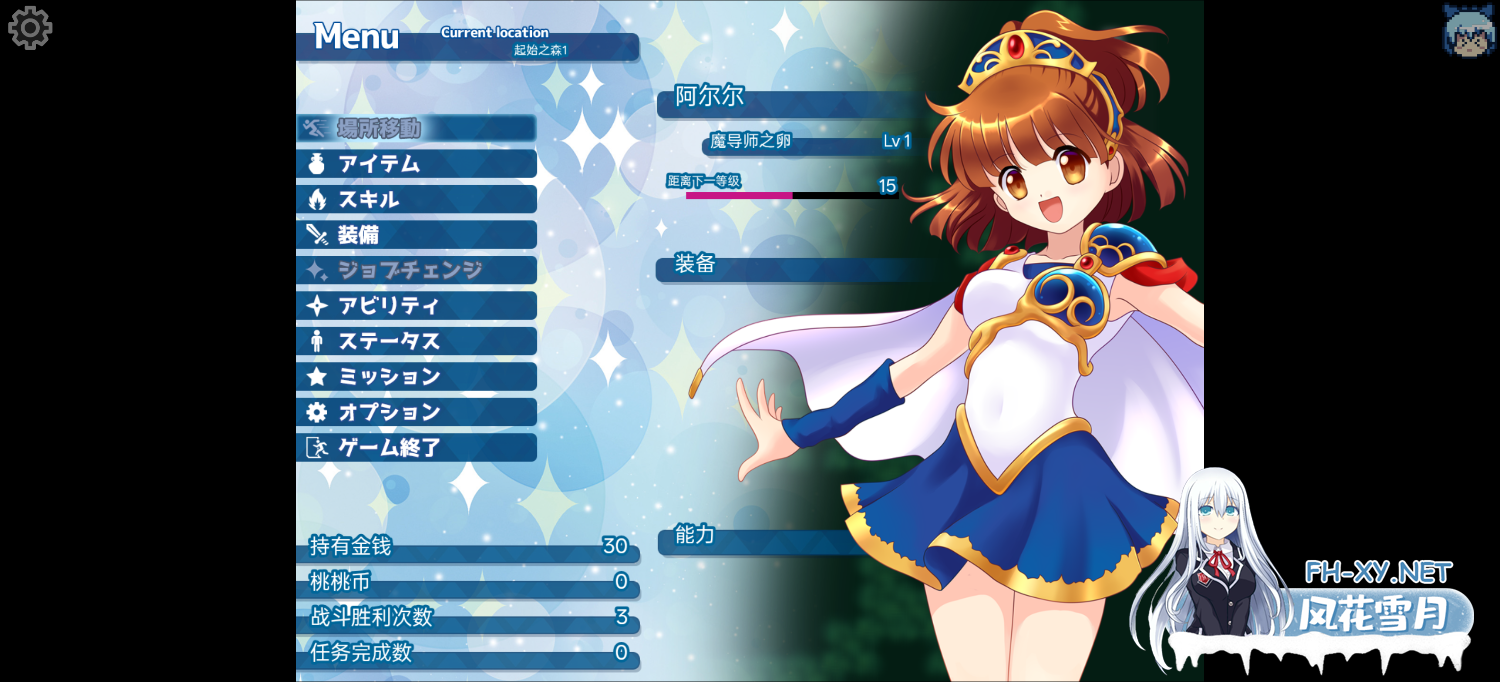Select the ジョブチェンジ job change entry
The height and width of the screenshot is (682, 1500).
tap(416, 270)
